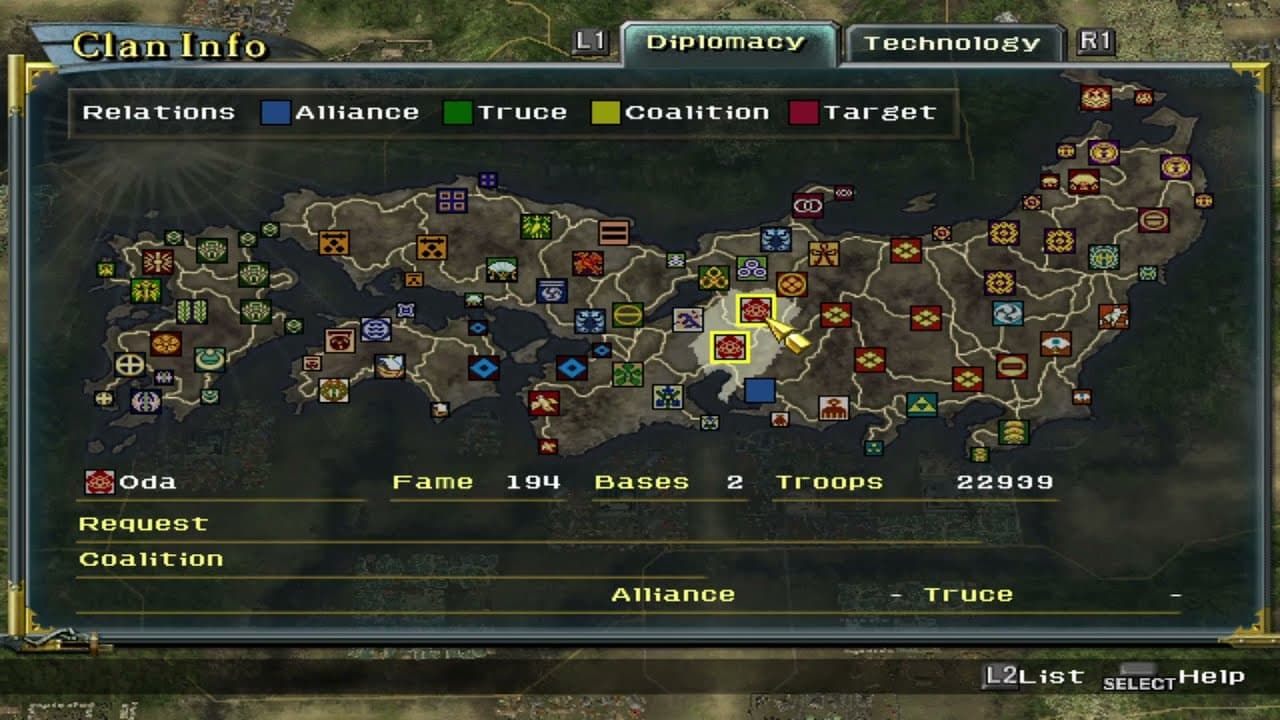Click the diamond-pattern clan crest east of Oda
1280x720 pixels.
tap(835, 314)
